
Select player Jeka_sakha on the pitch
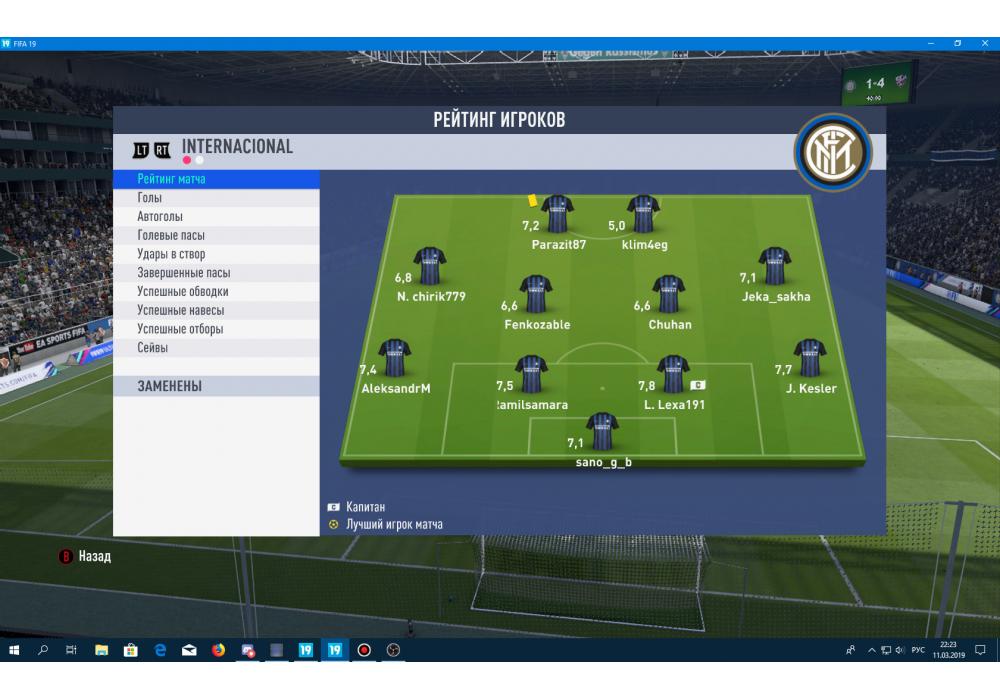(x=775, y=267)
